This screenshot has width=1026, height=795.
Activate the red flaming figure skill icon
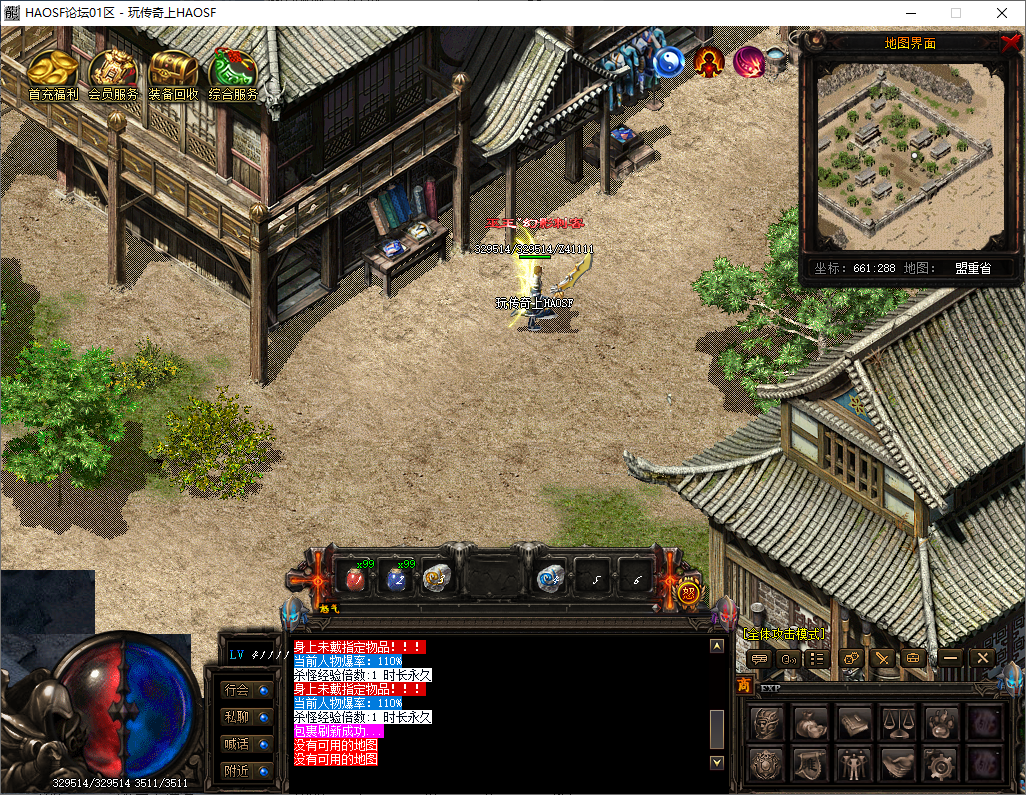pyautogui.click(x=709, y=62)
